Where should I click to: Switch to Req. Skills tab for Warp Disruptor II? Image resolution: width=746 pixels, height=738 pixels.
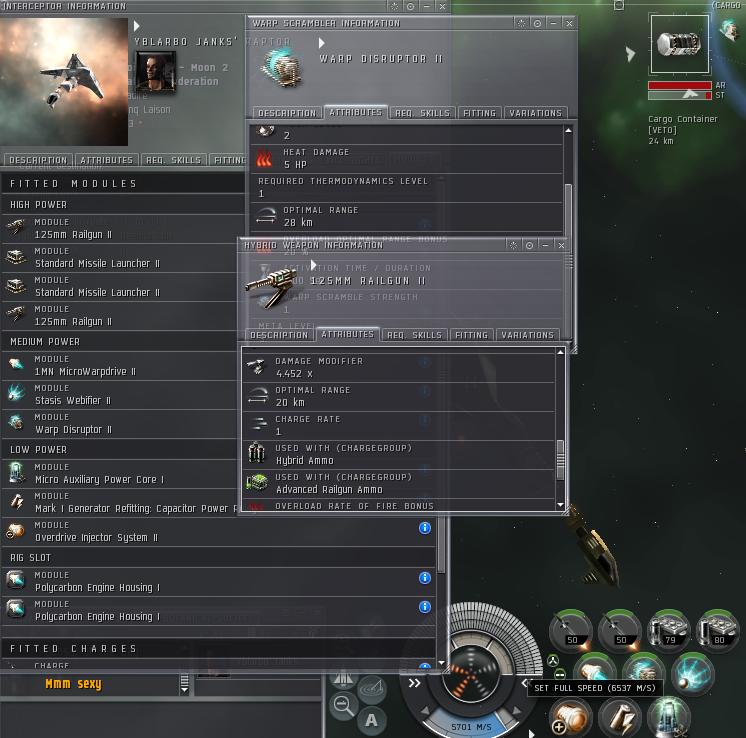click(418, 113)
